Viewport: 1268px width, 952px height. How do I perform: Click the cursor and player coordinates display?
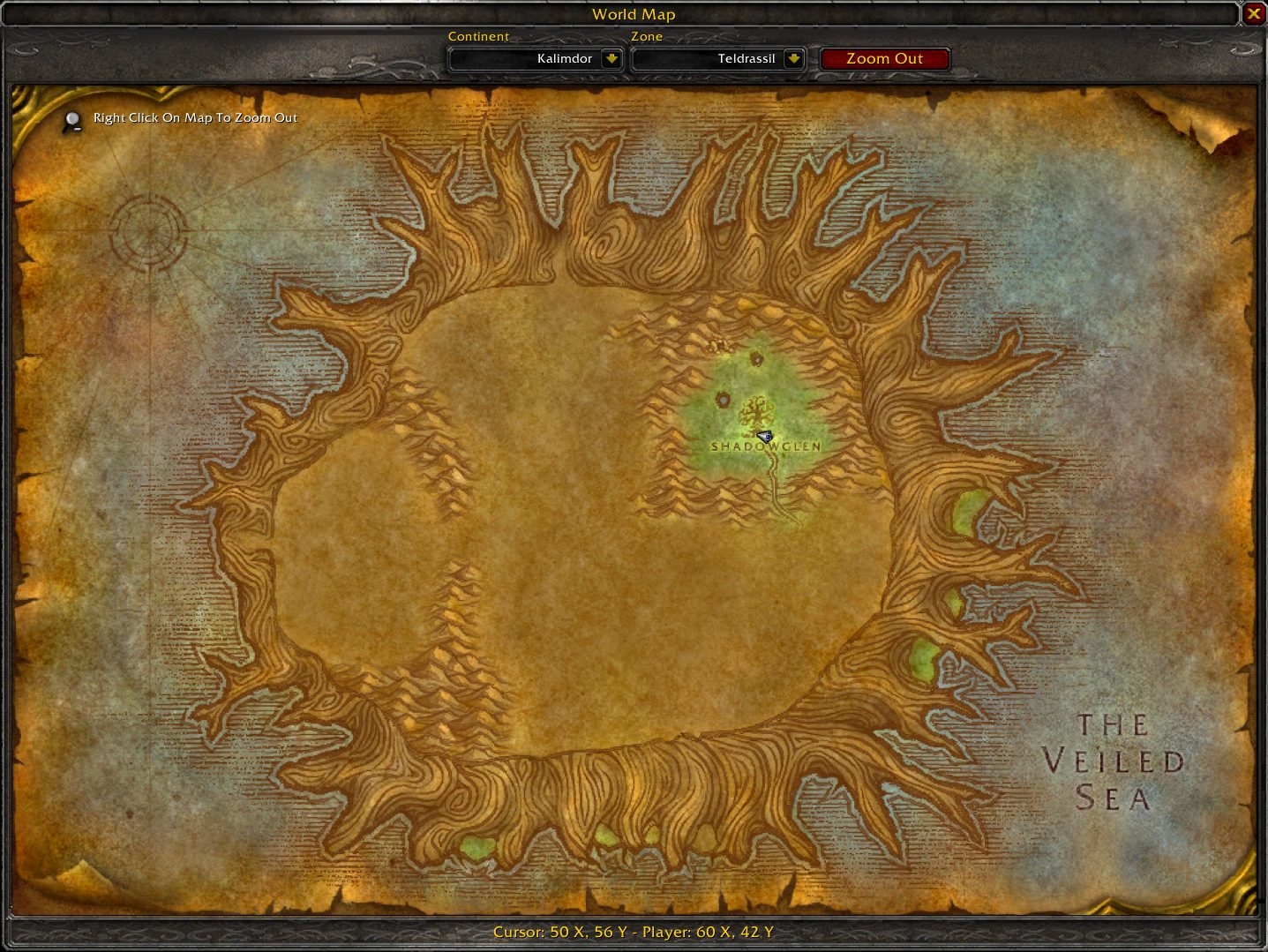[x=634, y=931]
